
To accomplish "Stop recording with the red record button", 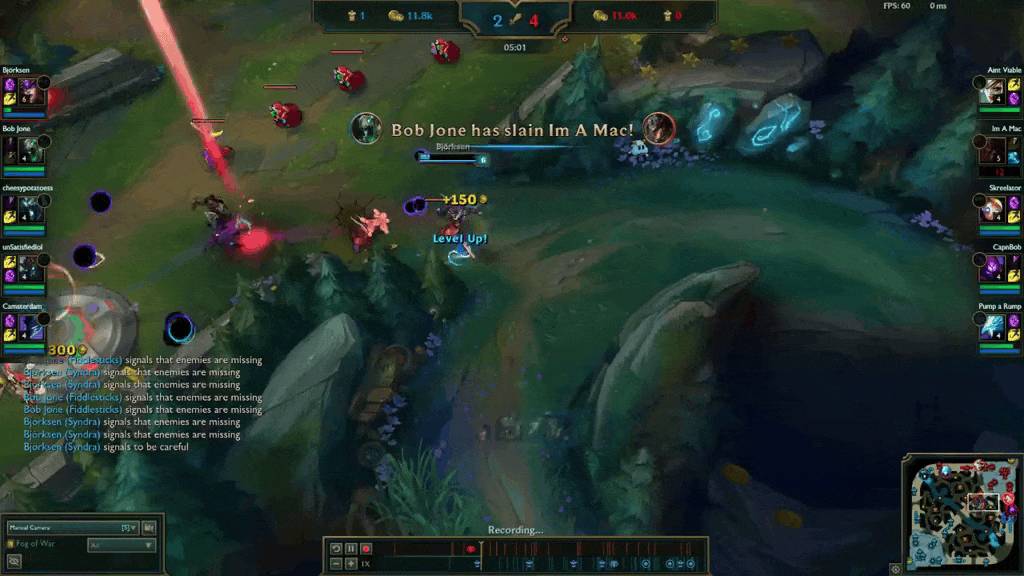I will pyautogui.click(x=366, y=549).
